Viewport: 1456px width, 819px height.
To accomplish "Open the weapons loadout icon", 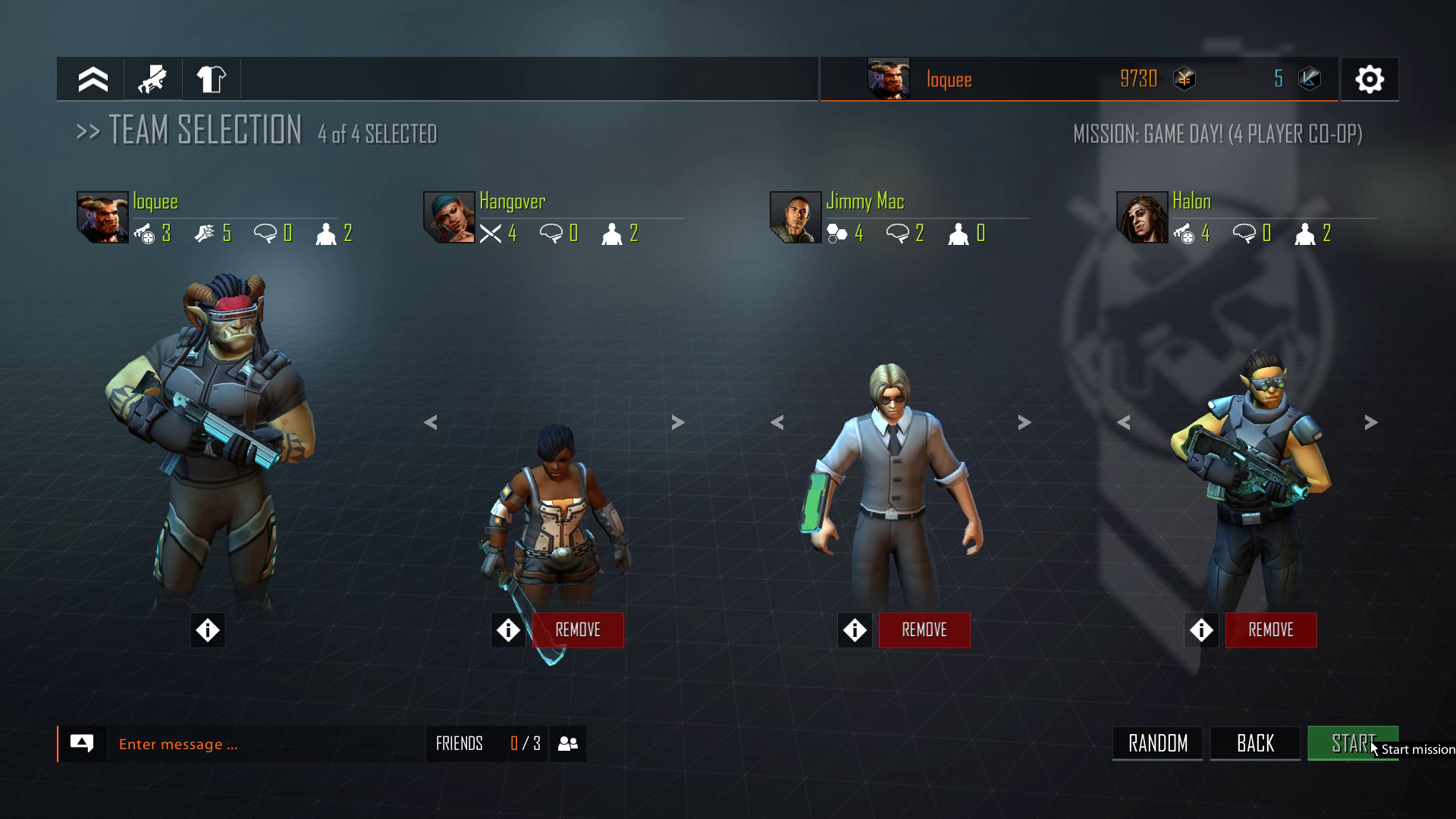I will click(152, 79).
